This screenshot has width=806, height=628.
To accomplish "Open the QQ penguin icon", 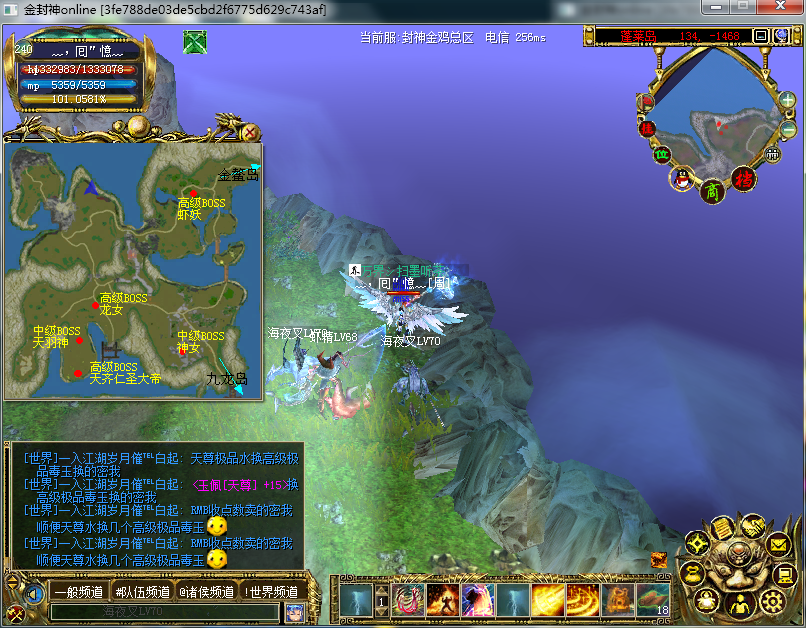I will (x=682, y=179).
